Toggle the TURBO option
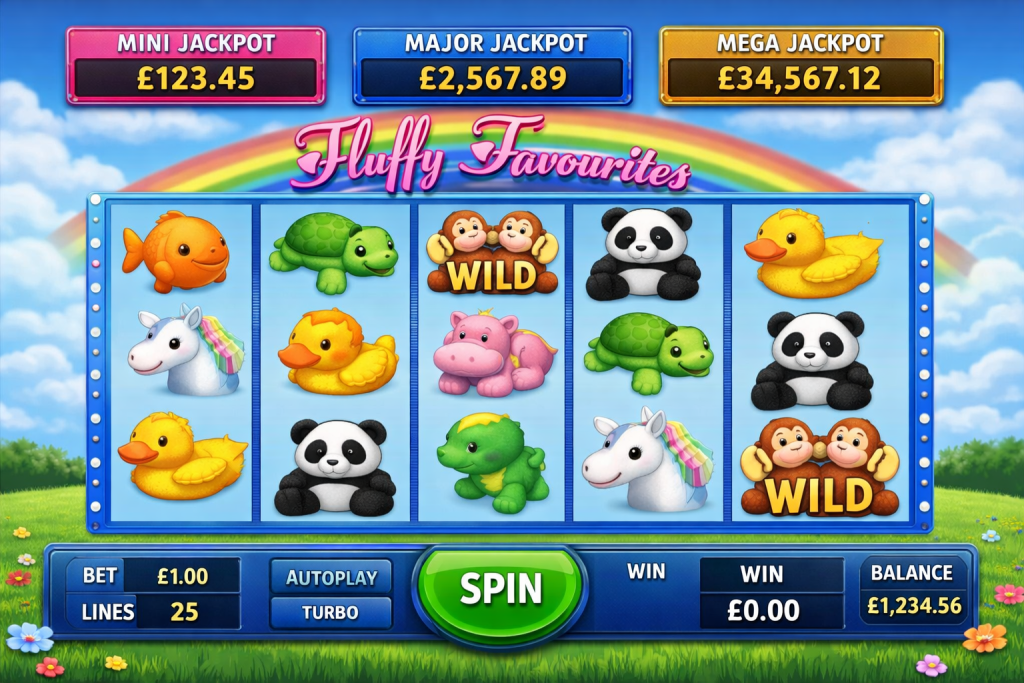 tap(331, 612)
